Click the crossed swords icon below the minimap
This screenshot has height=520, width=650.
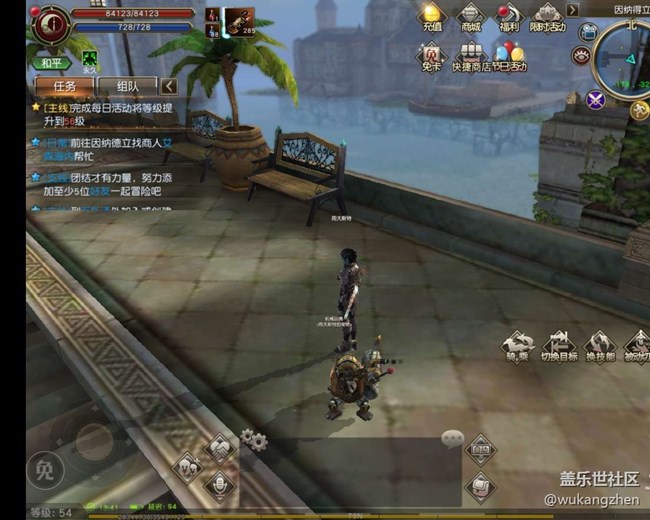(596, 98)
